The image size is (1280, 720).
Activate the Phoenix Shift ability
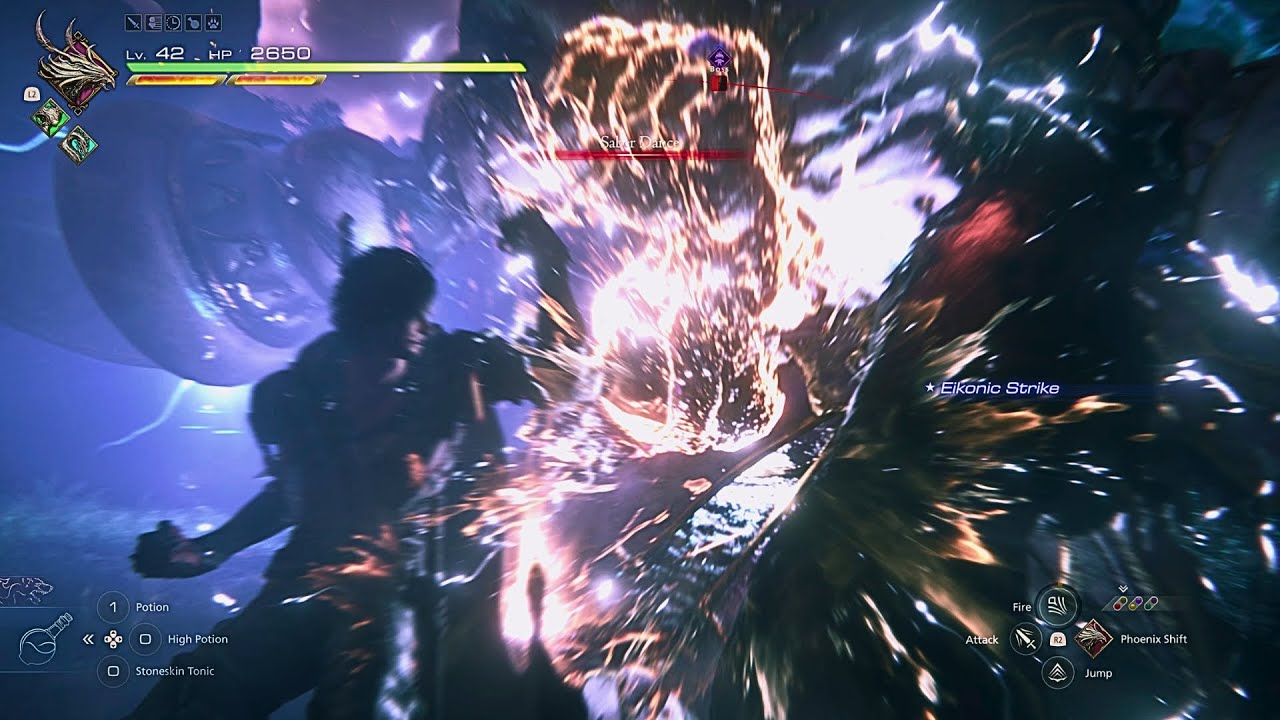[1093, 639]
